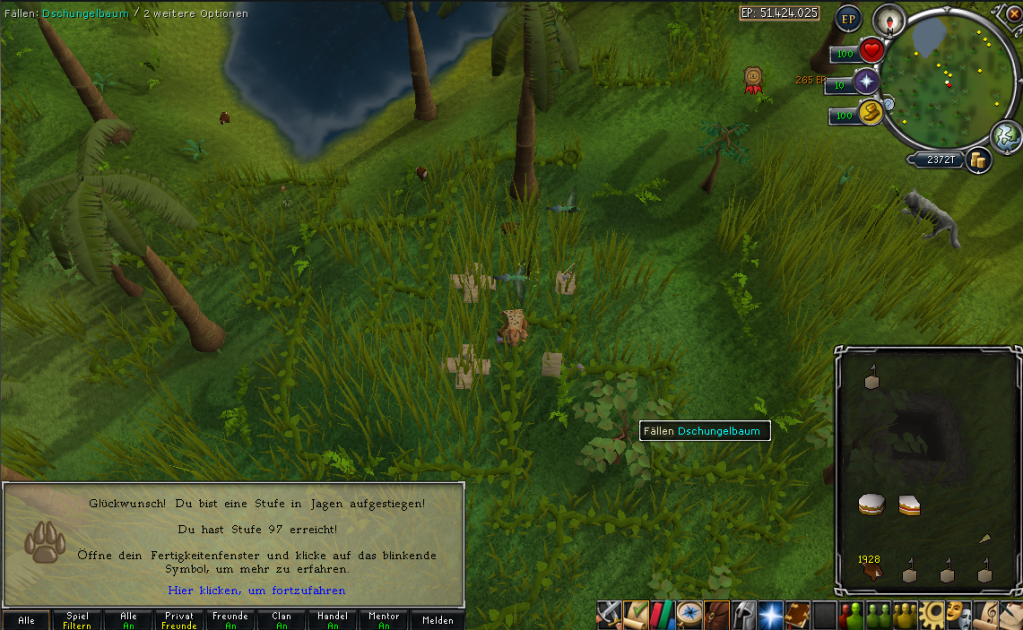Viewport: 1023px width, 630px height.
Task: Toggle the prayer star orb
Action: pyautogui.click(x=866, y=82)
